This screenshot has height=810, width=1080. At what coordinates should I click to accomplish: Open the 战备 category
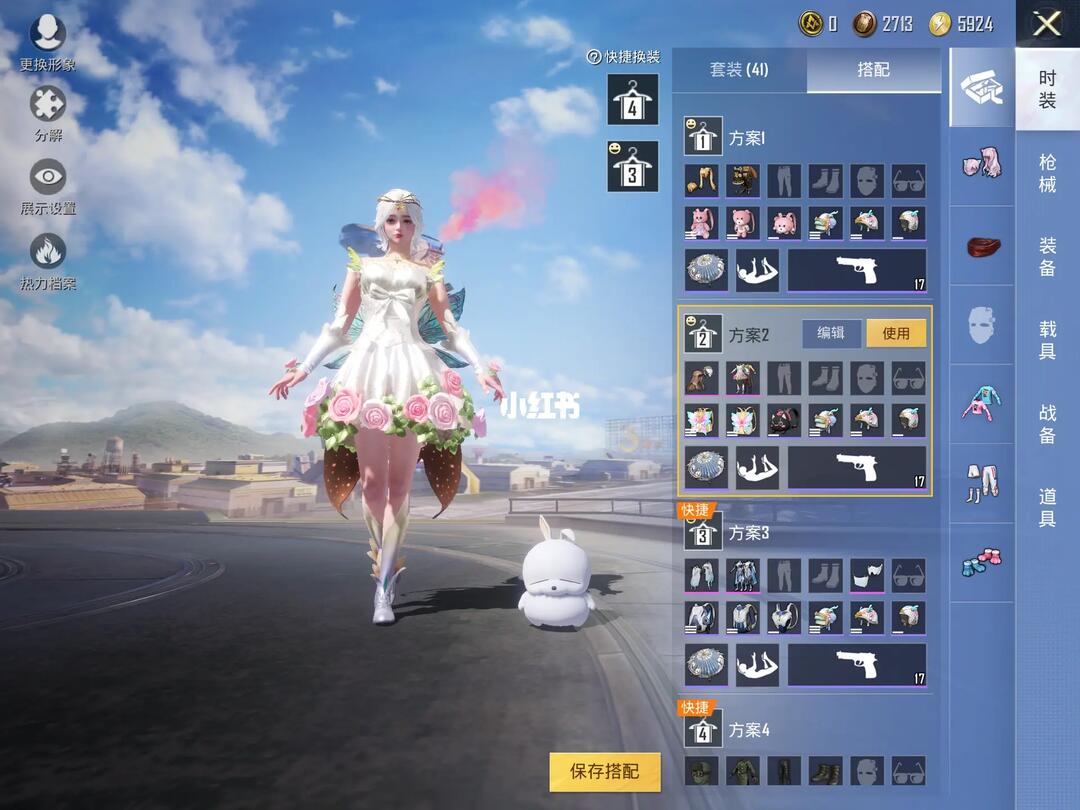[x=1047, y=423]
